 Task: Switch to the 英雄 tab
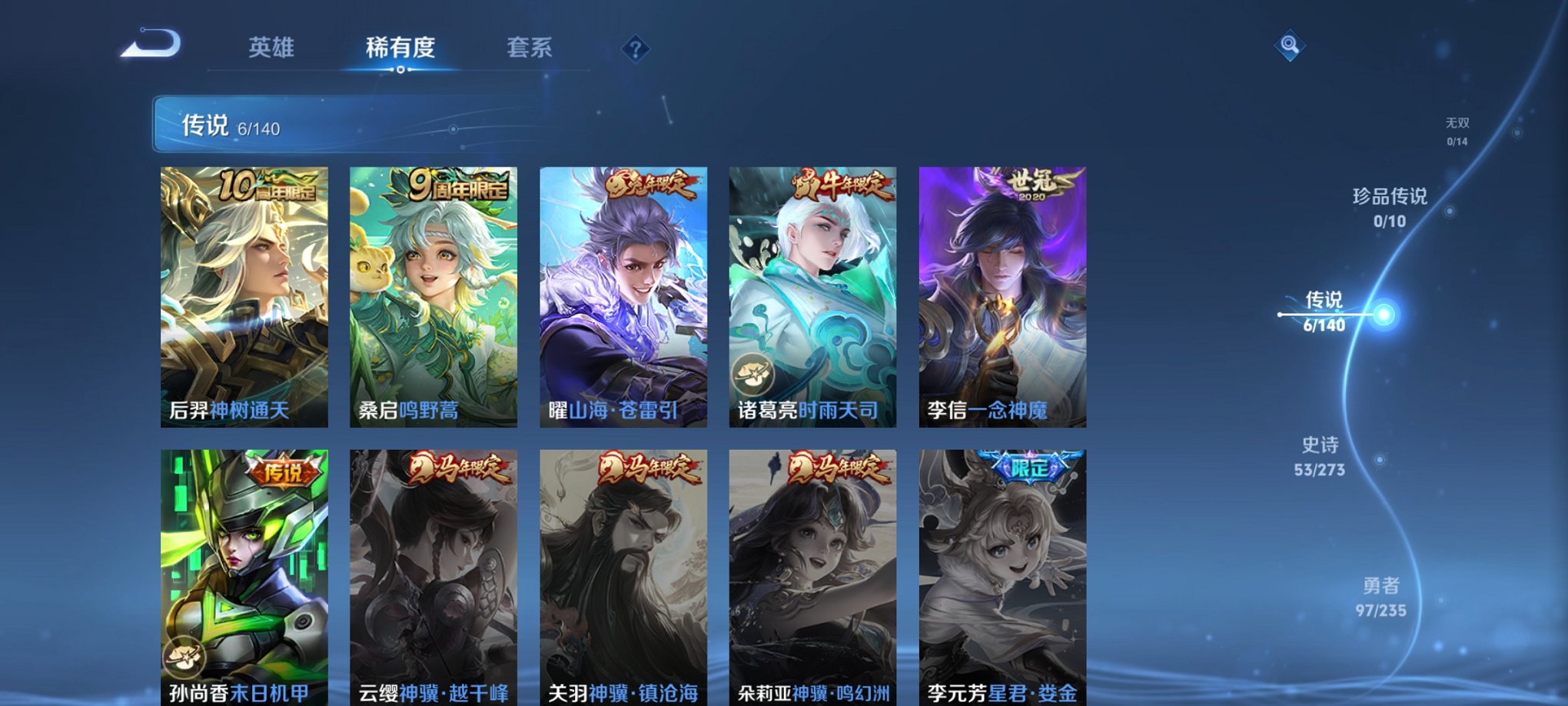coord(274,48)
